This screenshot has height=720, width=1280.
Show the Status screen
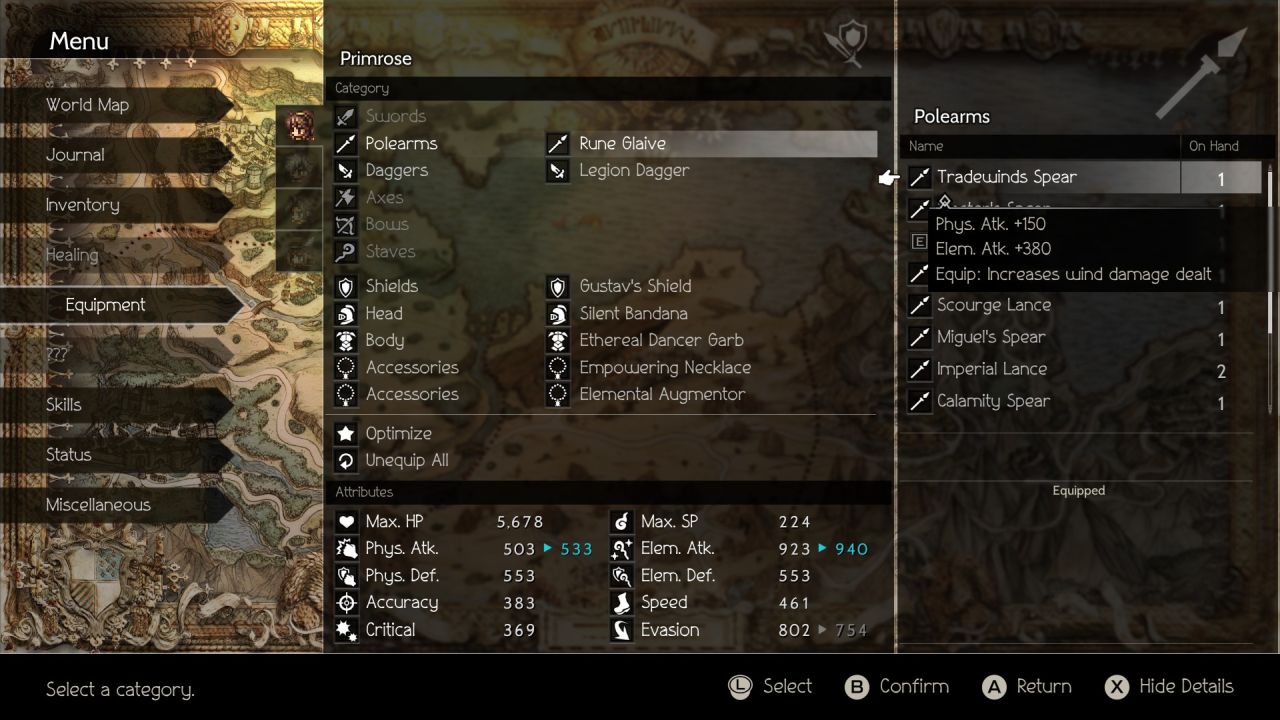pos(68,455)
